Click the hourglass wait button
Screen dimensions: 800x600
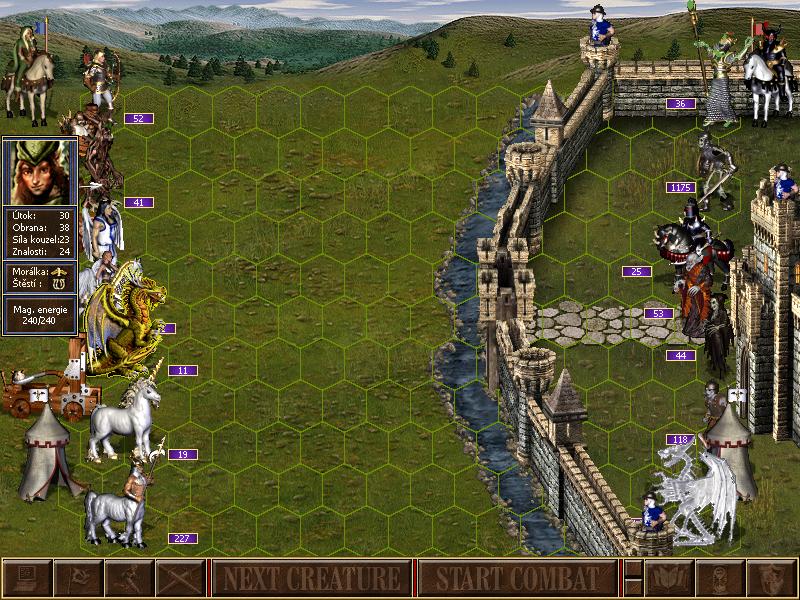tap(721, 578)
